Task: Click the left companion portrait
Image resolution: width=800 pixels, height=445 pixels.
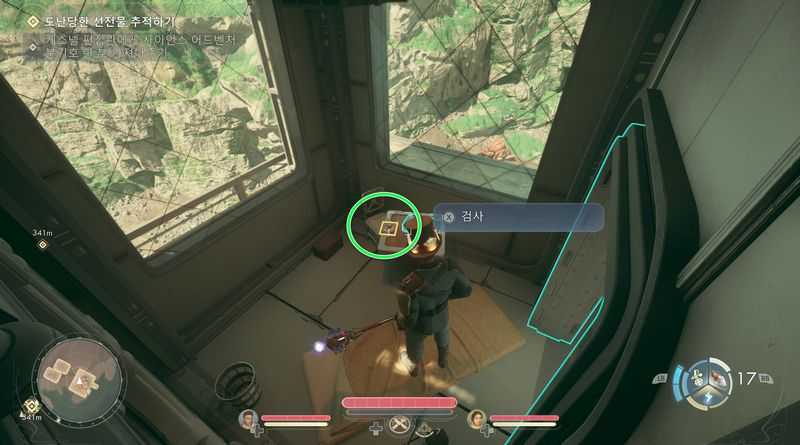Action: [248, 418]
